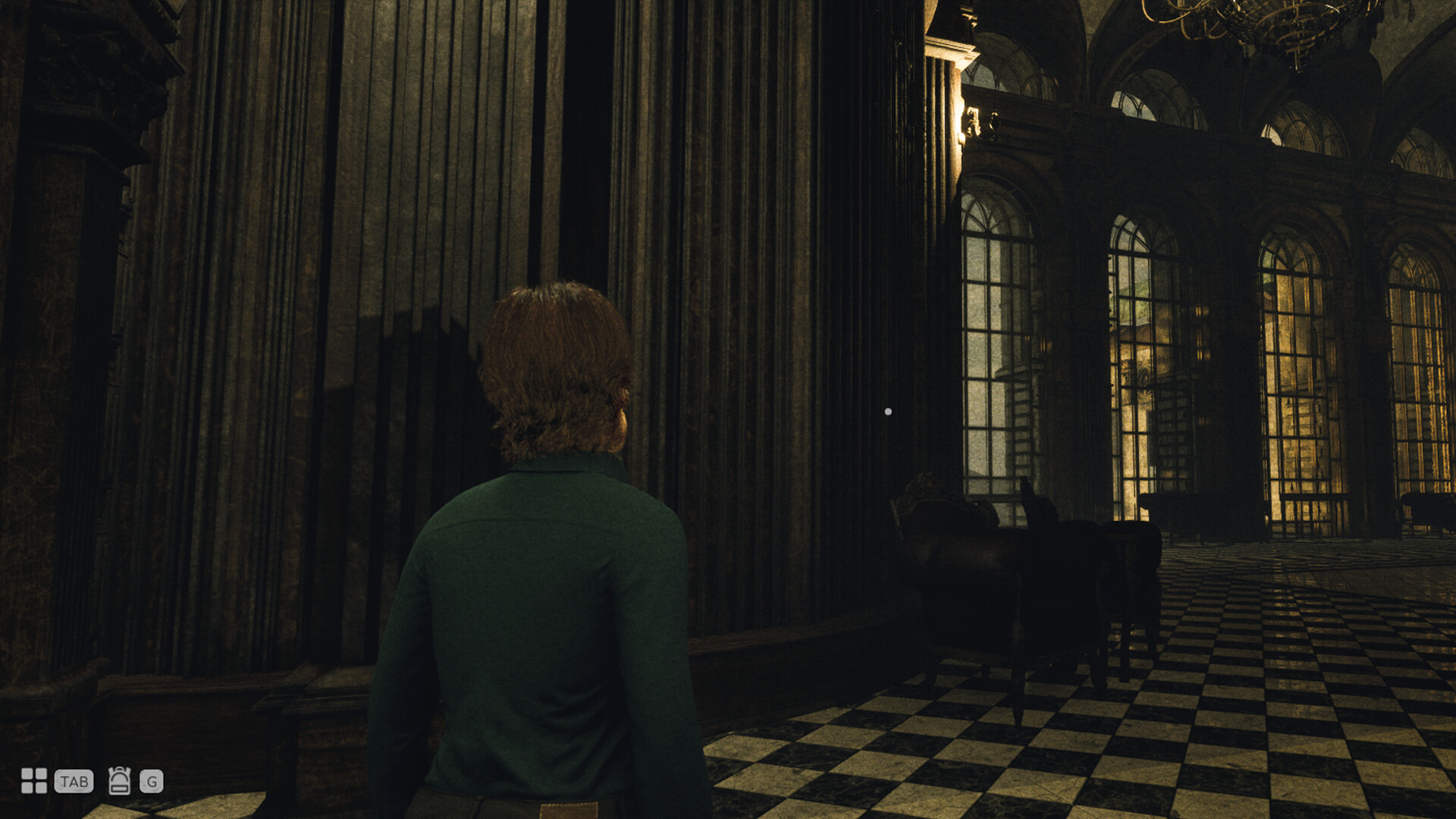Click the bottom-right square of the grid icon
Viewport: 1456px width, 819px height.
[41, 789]
